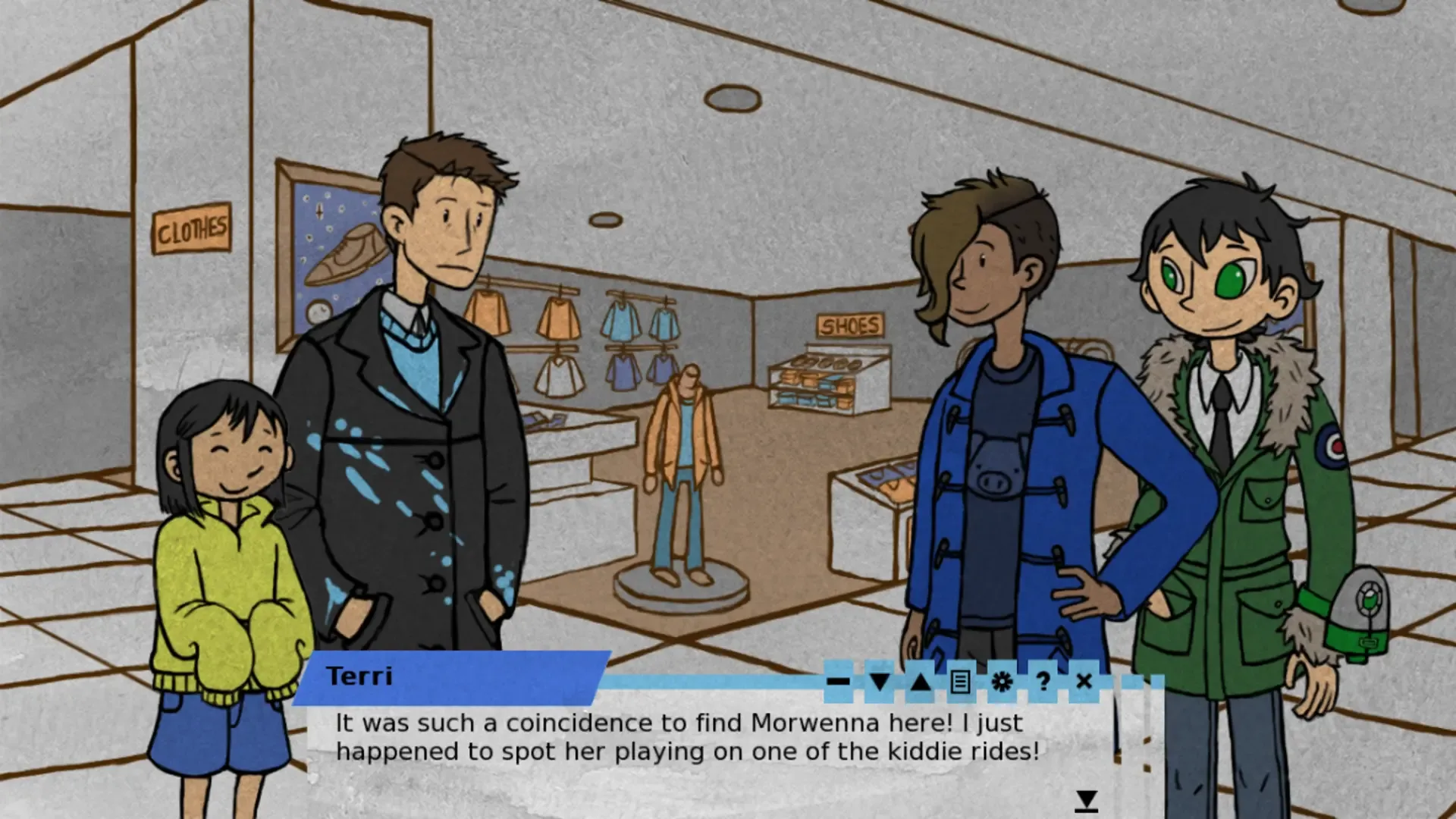Click the CLOTHES sign

tap(192, 226)
